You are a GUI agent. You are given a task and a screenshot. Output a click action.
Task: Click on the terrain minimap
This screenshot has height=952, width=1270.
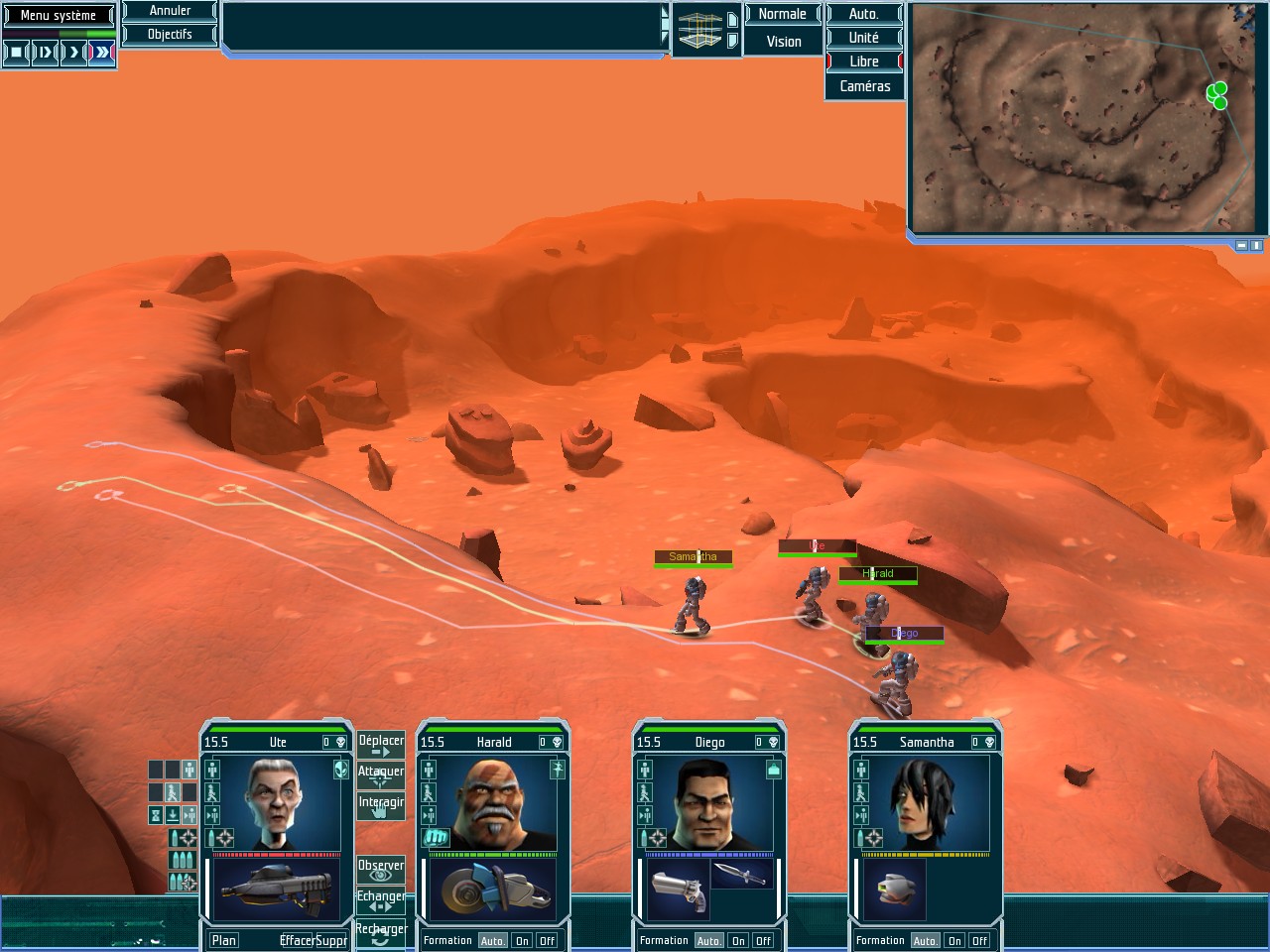(1081, 119)
